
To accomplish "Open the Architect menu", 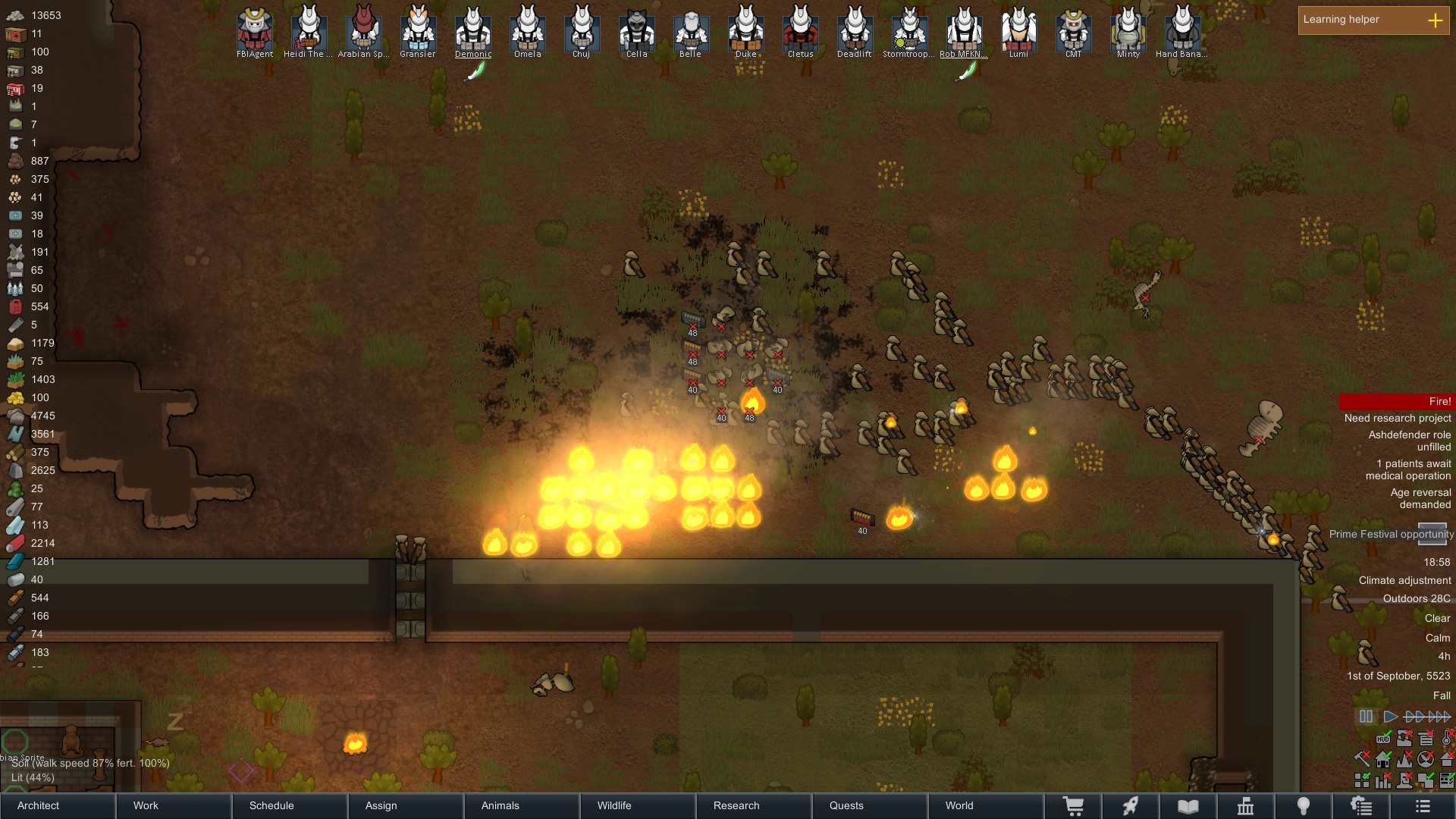I will (57, 805).
